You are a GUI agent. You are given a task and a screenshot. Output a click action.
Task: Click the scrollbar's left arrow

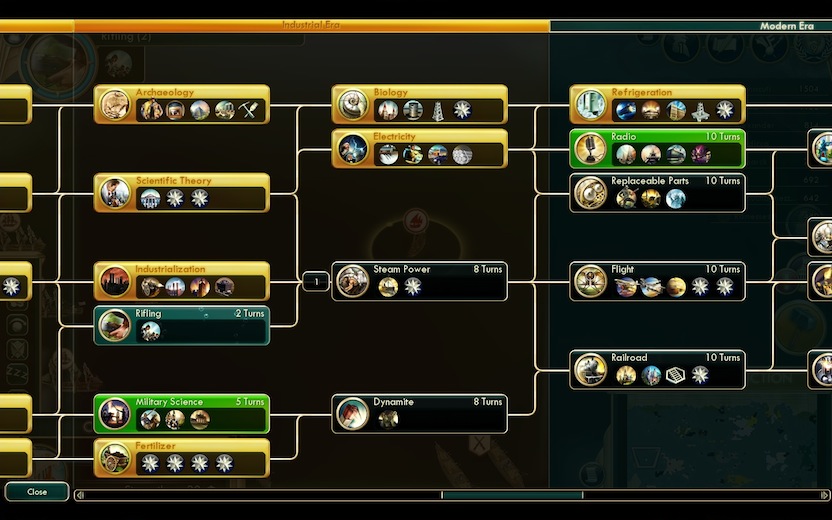click(80, 494)
